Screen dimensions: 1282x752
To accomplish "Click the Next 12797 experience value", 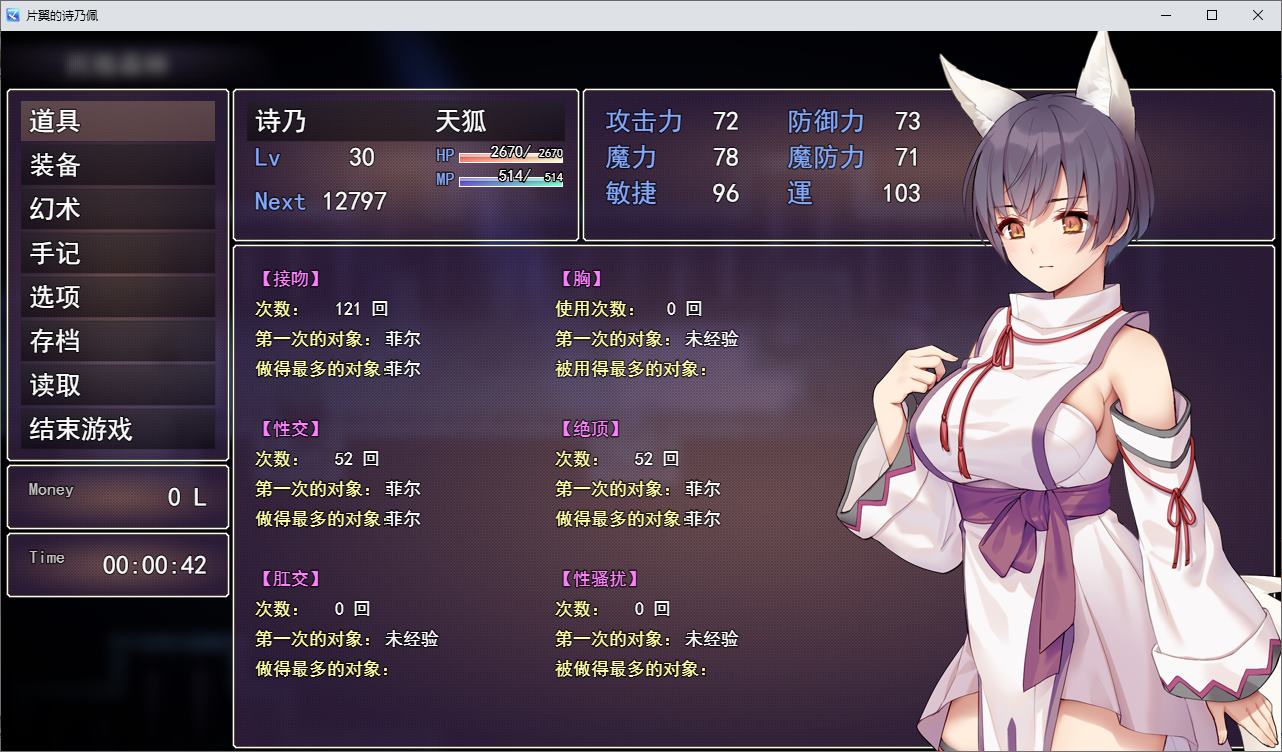I will pyautogui.click(x=318, y=201).
